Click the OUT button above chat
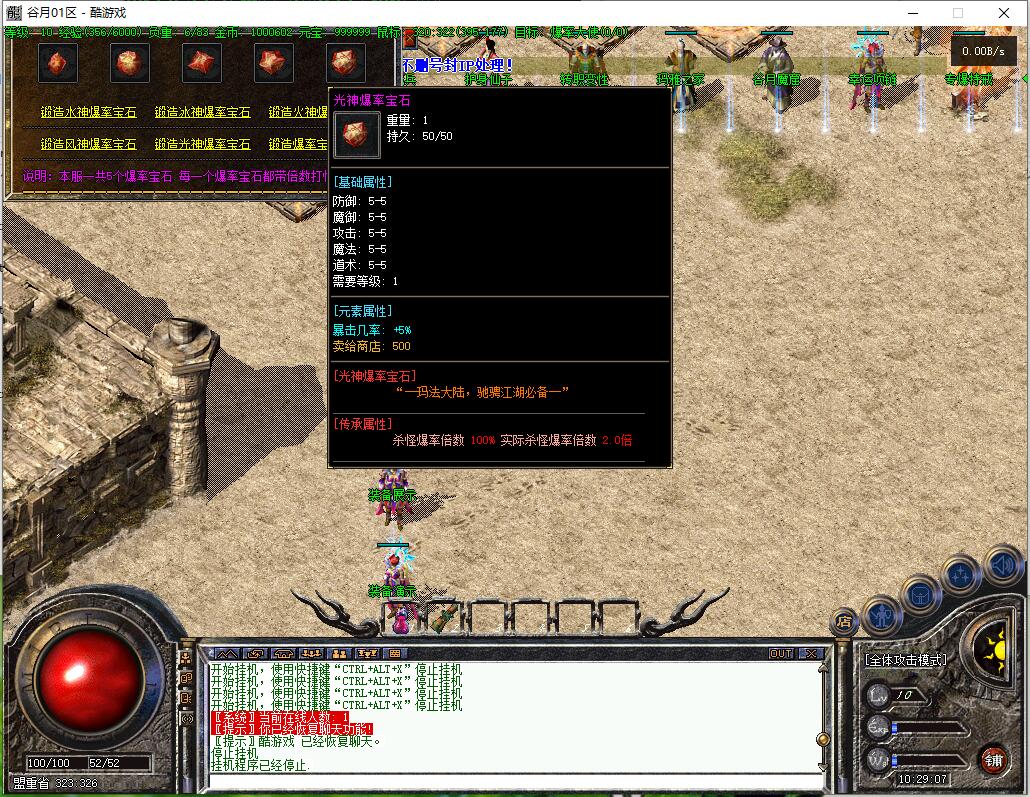 tap(781, 653)
